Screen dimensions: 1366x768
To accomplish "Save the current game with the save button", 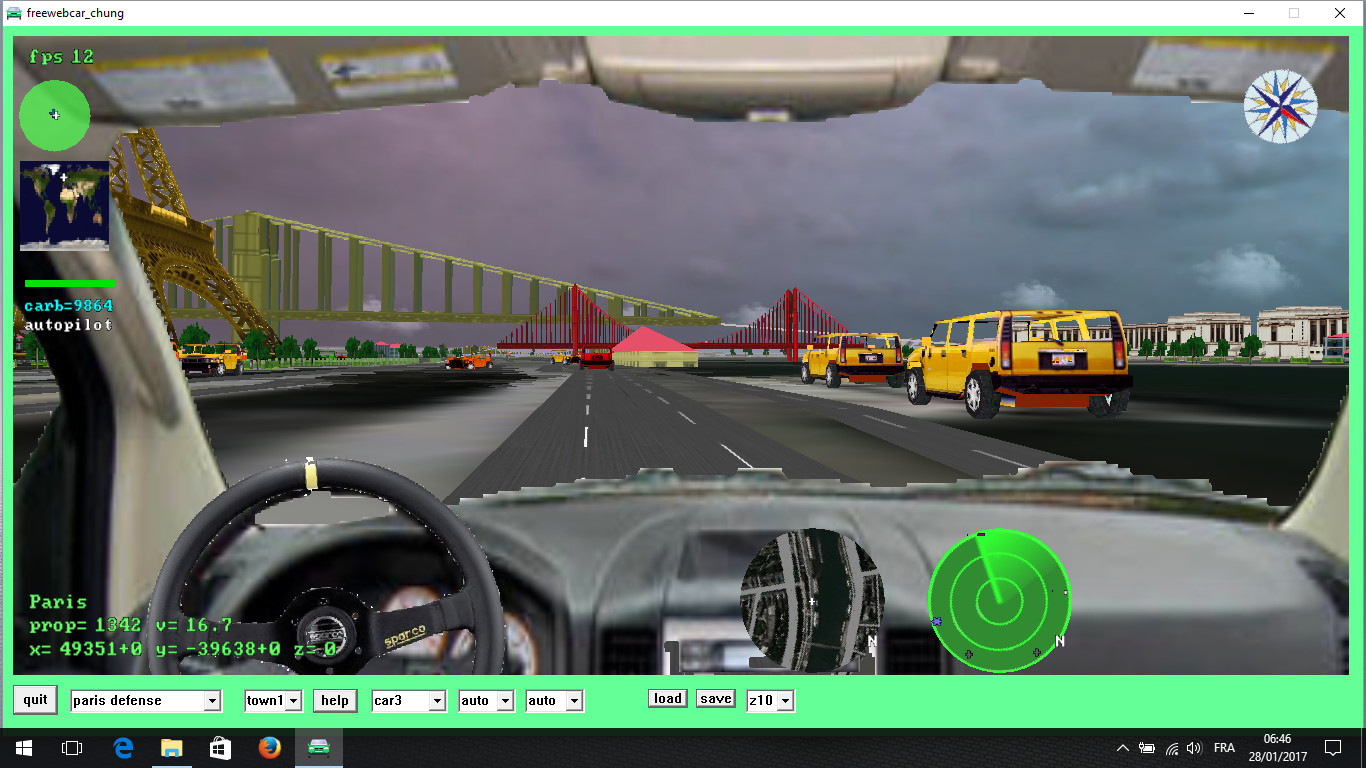I will click(715, 698).
